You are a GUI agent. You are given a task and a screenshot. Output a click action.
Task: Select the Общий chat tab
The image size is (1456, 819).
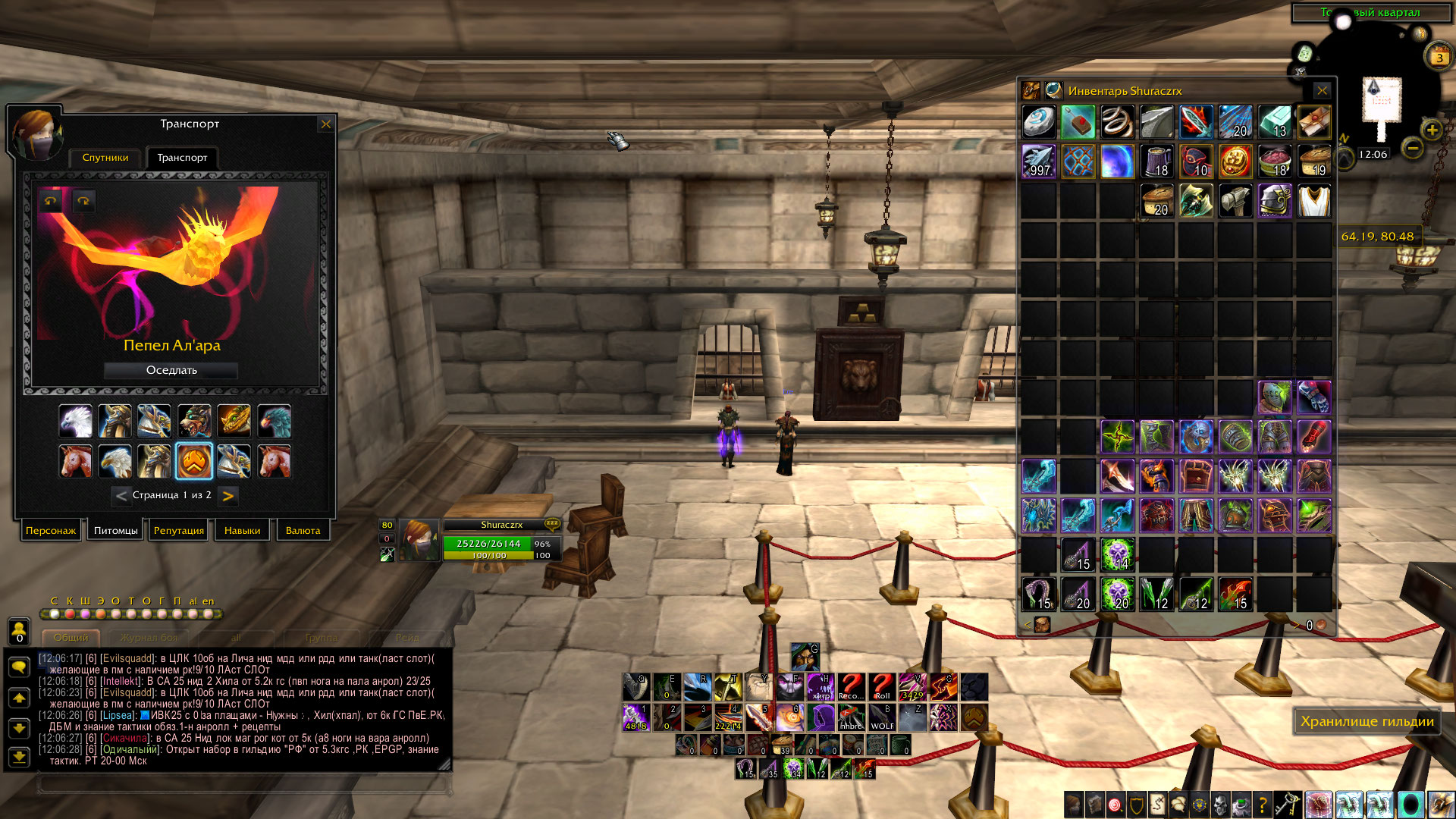pyautogui.click(x=71, y=638)
